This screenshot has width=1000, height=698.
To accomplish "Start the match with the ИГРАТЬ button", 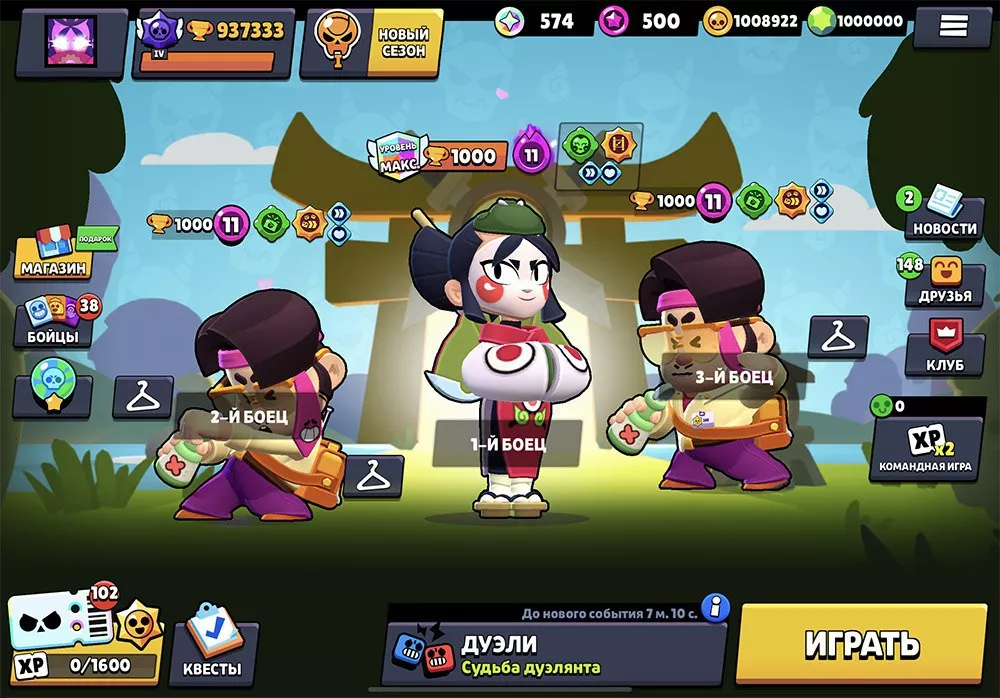I will coord(861,644).
